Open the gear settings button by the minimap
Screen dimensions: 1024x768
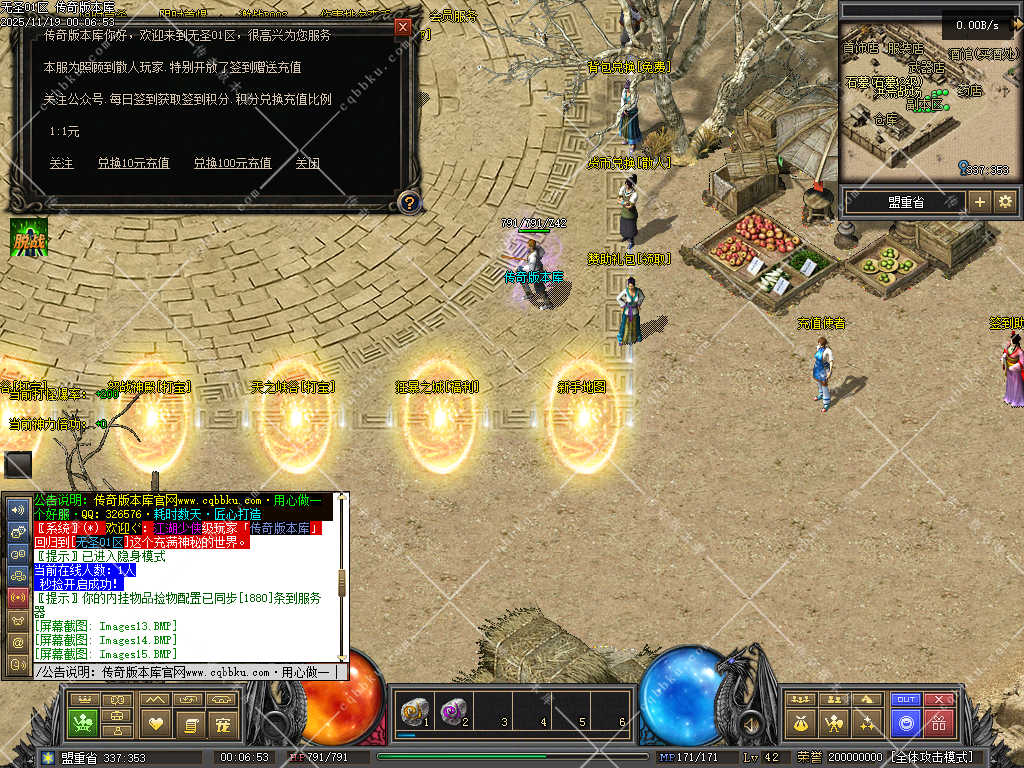coord(1005,201)
